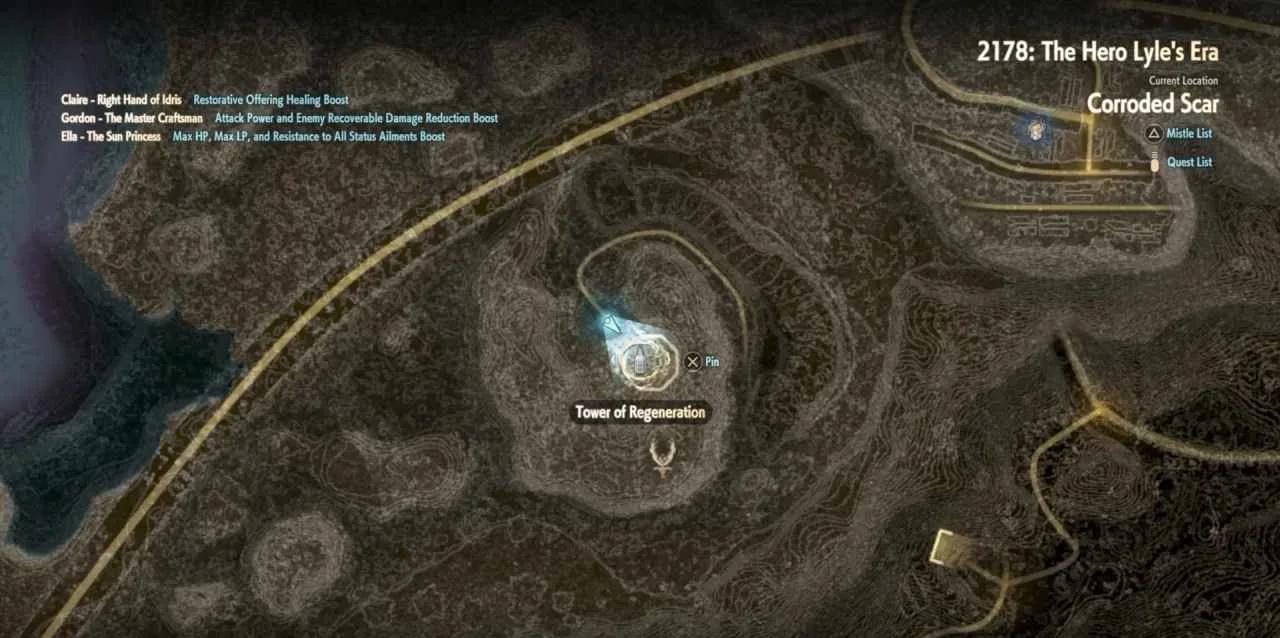
Task: Select the glowing blue marker in the settlement
Action: pos(1037,128)
